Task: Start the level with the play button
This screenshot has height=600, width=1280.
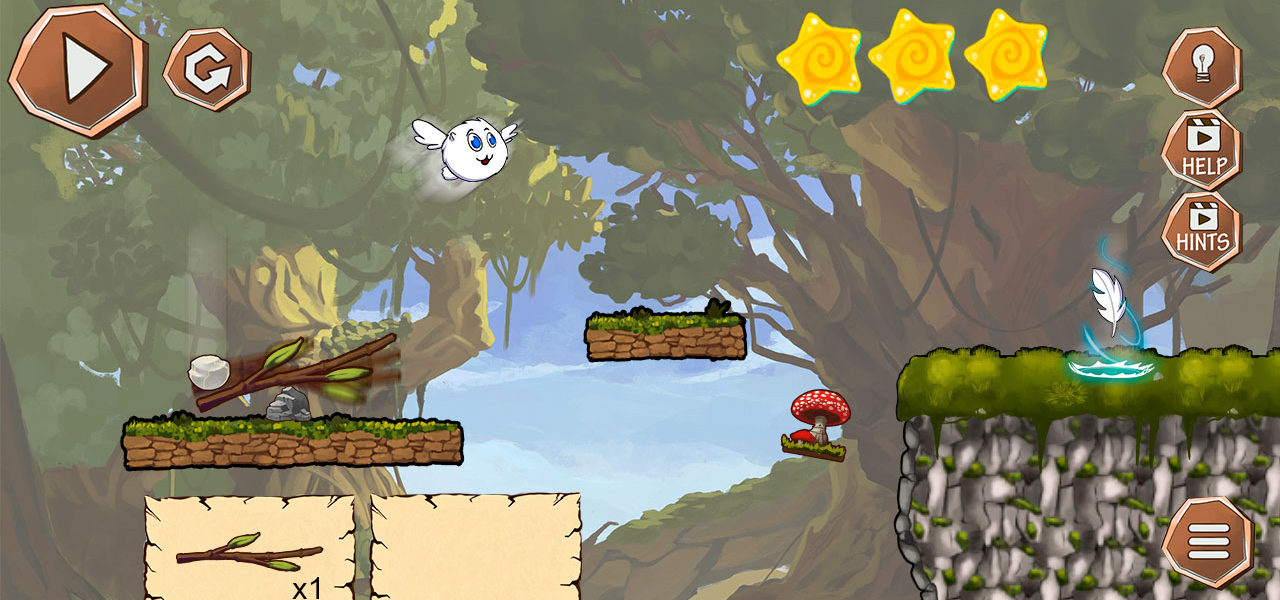Action: point(77,68)
